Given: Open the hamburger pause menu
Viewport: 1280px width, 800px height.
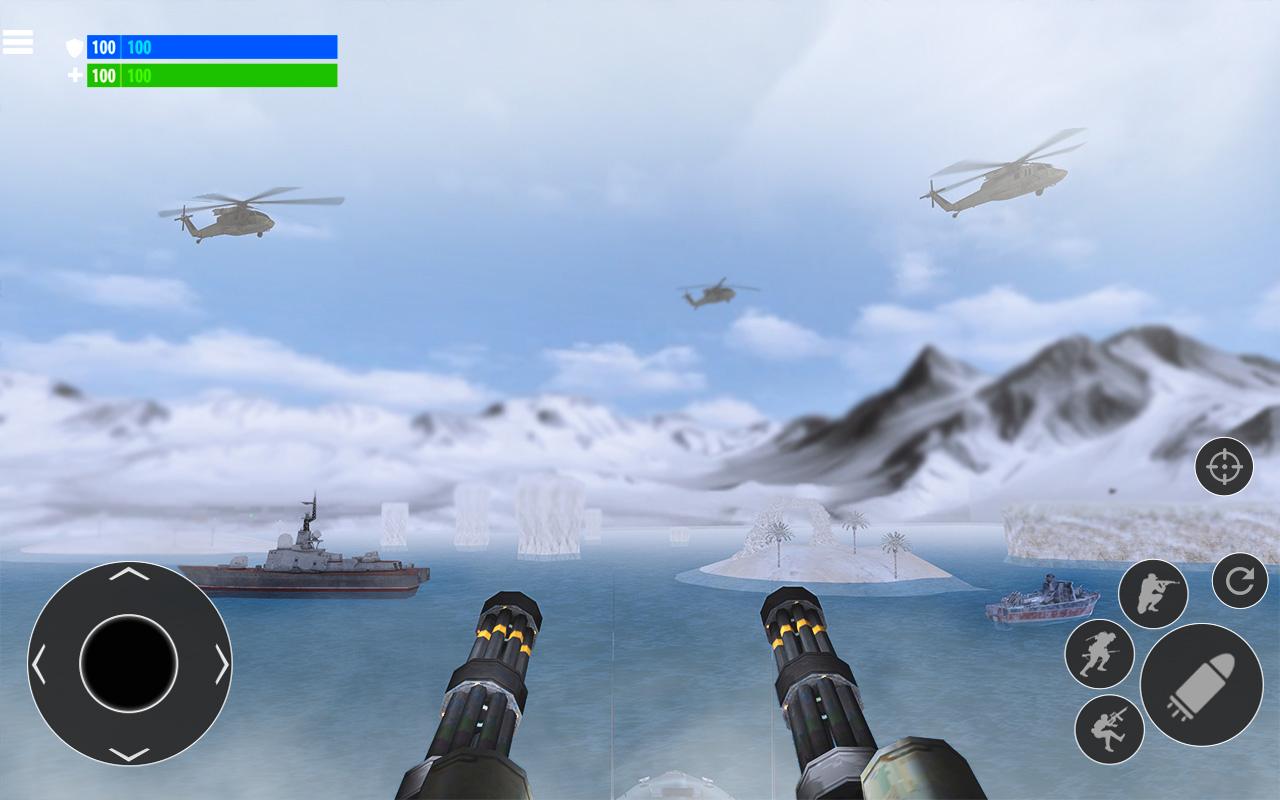Looking at the screenshot, I should tap(20, 42).
